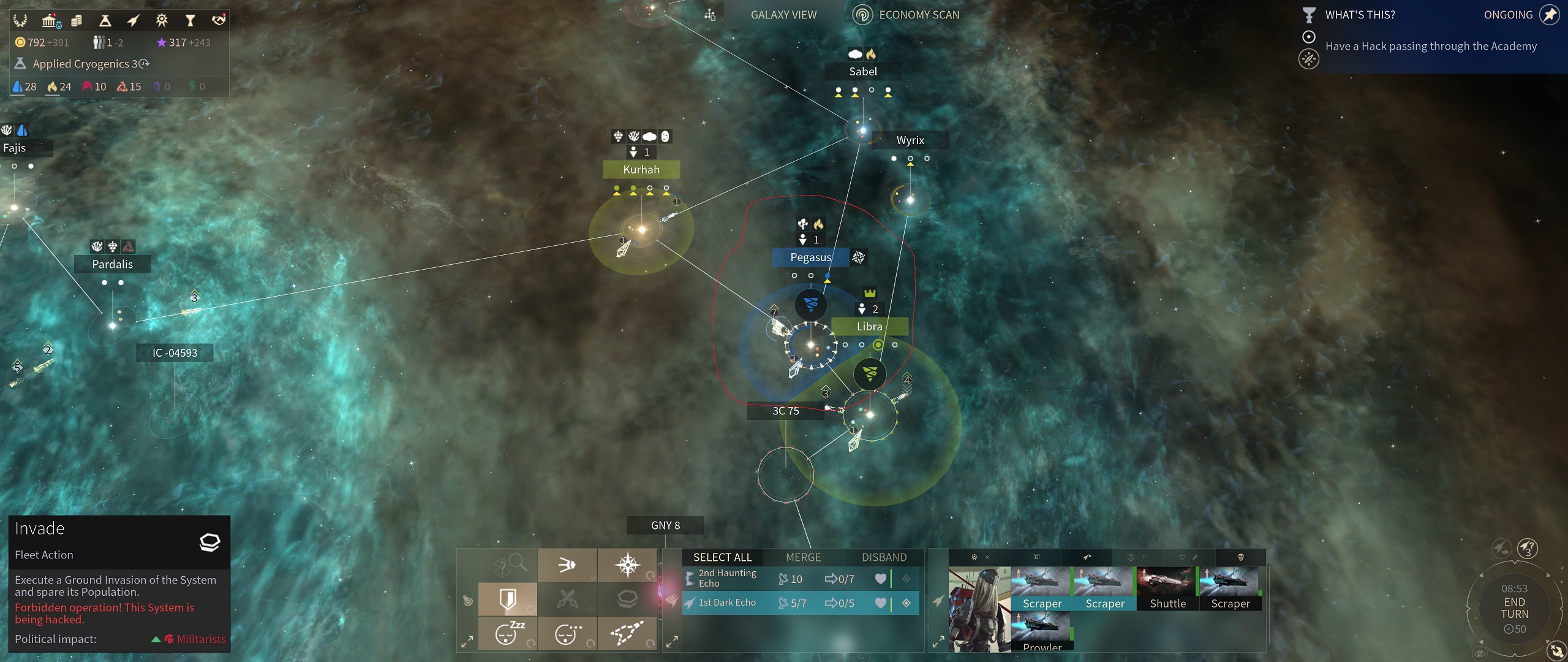Open the research flask screen
The width and height of the screenshot is (1568, 662).
pos(105,21)
